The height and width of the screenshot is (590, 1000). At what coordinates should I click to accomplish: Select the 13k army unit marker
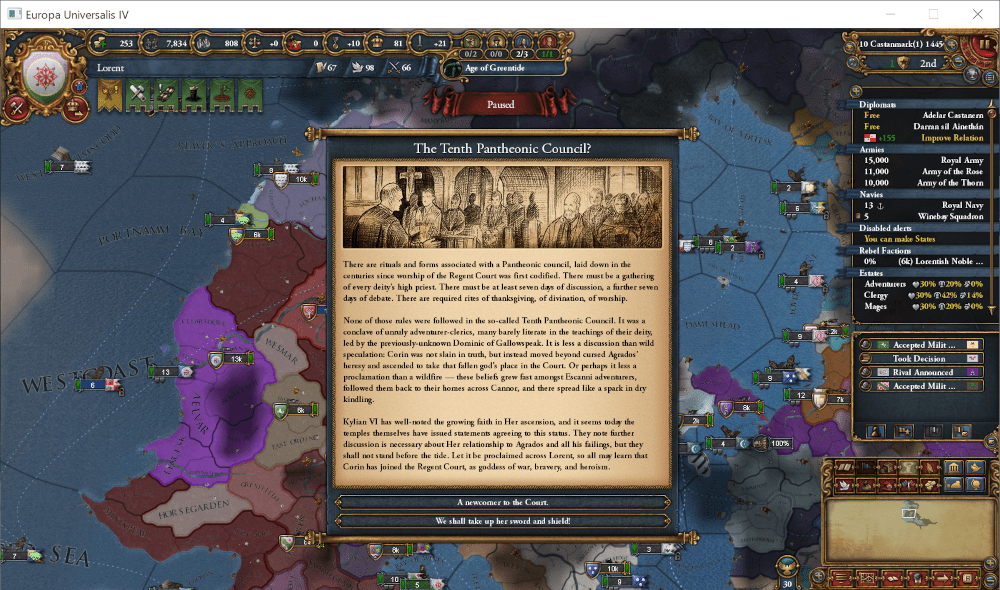click(x=234, y=358)
